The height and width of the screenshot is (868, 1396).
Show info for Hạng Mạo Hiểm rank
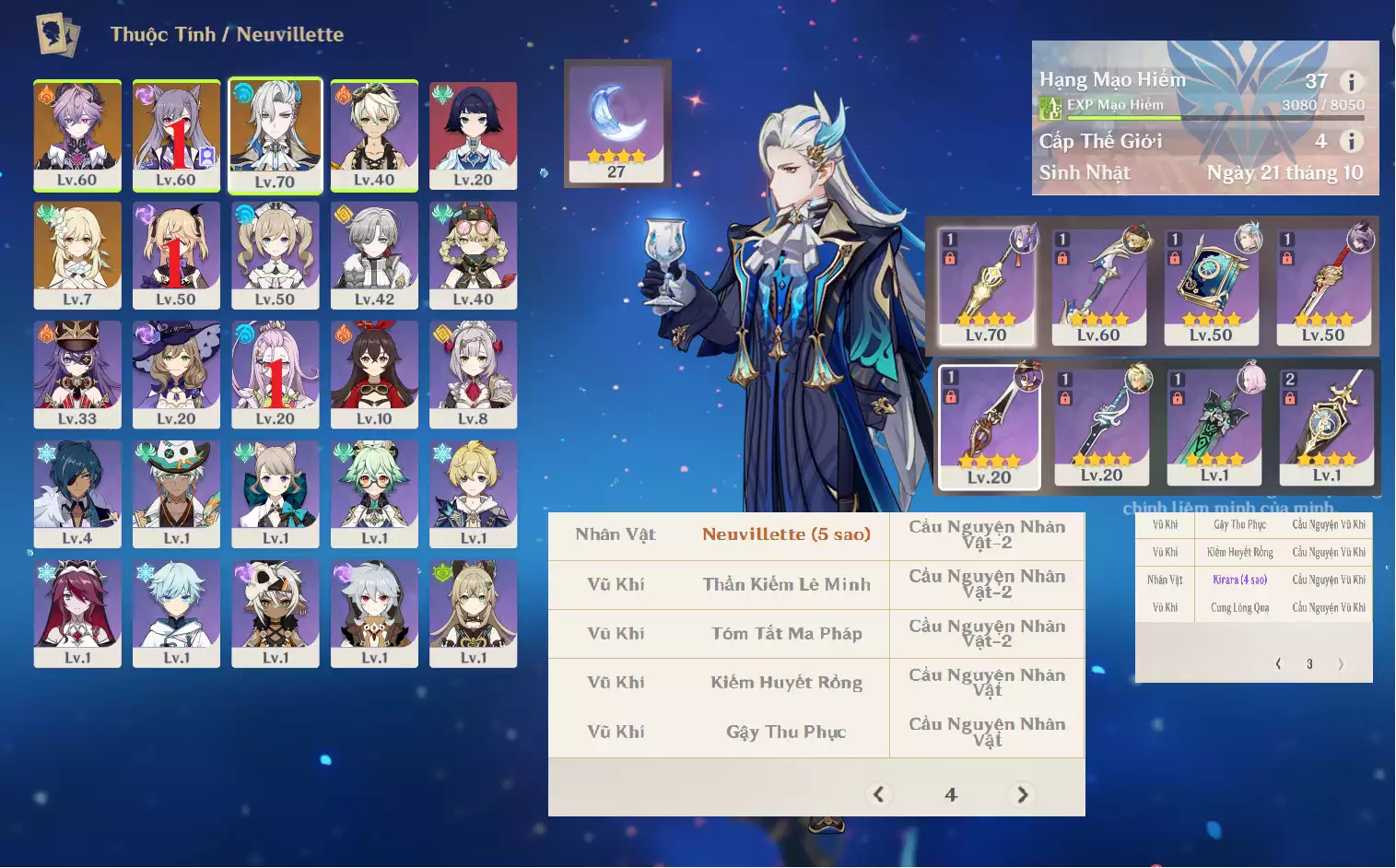coord(1351,82)
